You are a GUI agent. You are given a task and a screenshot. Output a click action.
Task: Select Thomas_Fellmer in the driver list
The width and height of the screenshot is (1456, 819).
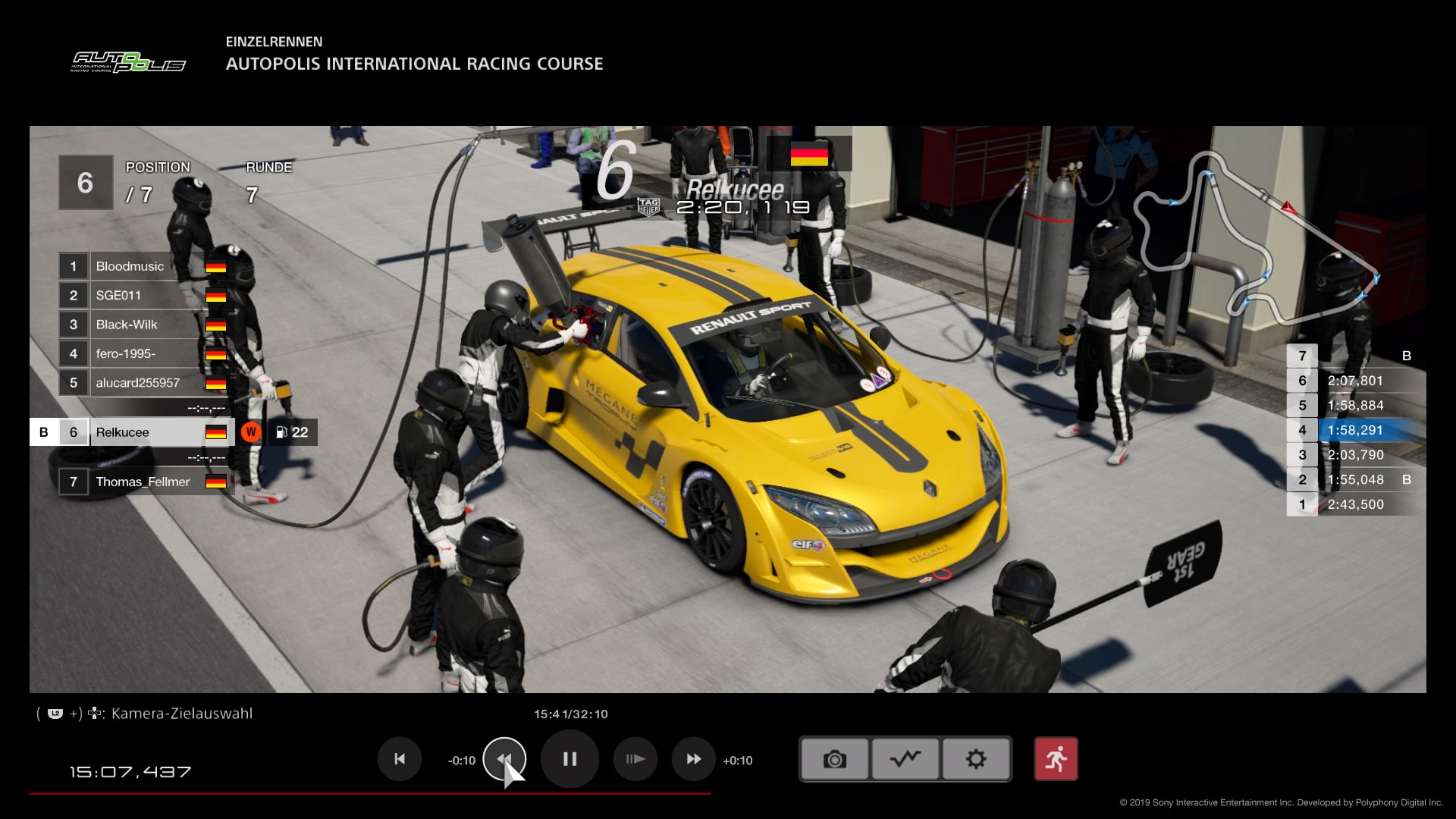coord(144,482)
